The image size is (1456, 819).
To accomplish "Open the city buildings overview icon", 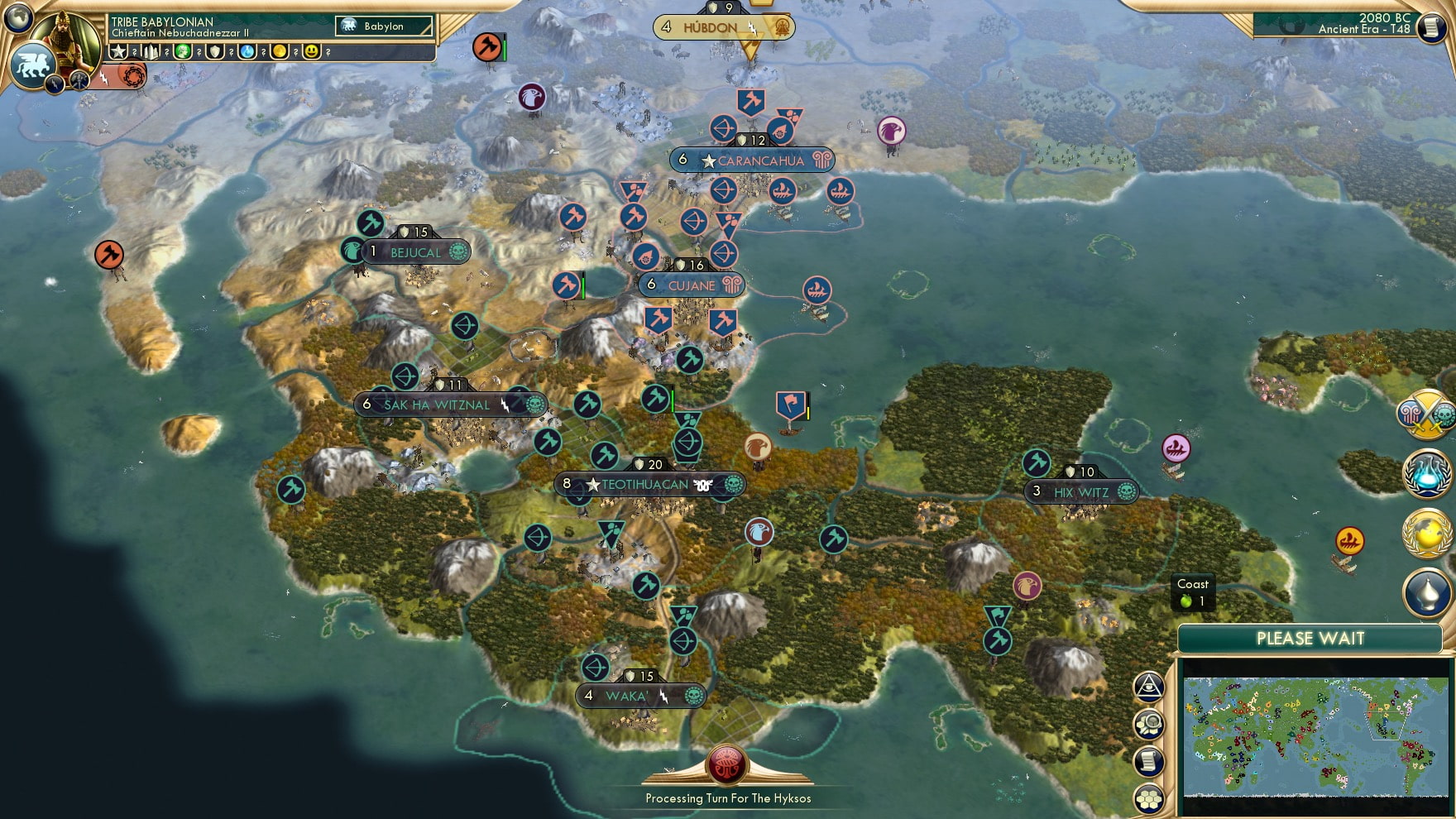I will click(x=150, y=51).
